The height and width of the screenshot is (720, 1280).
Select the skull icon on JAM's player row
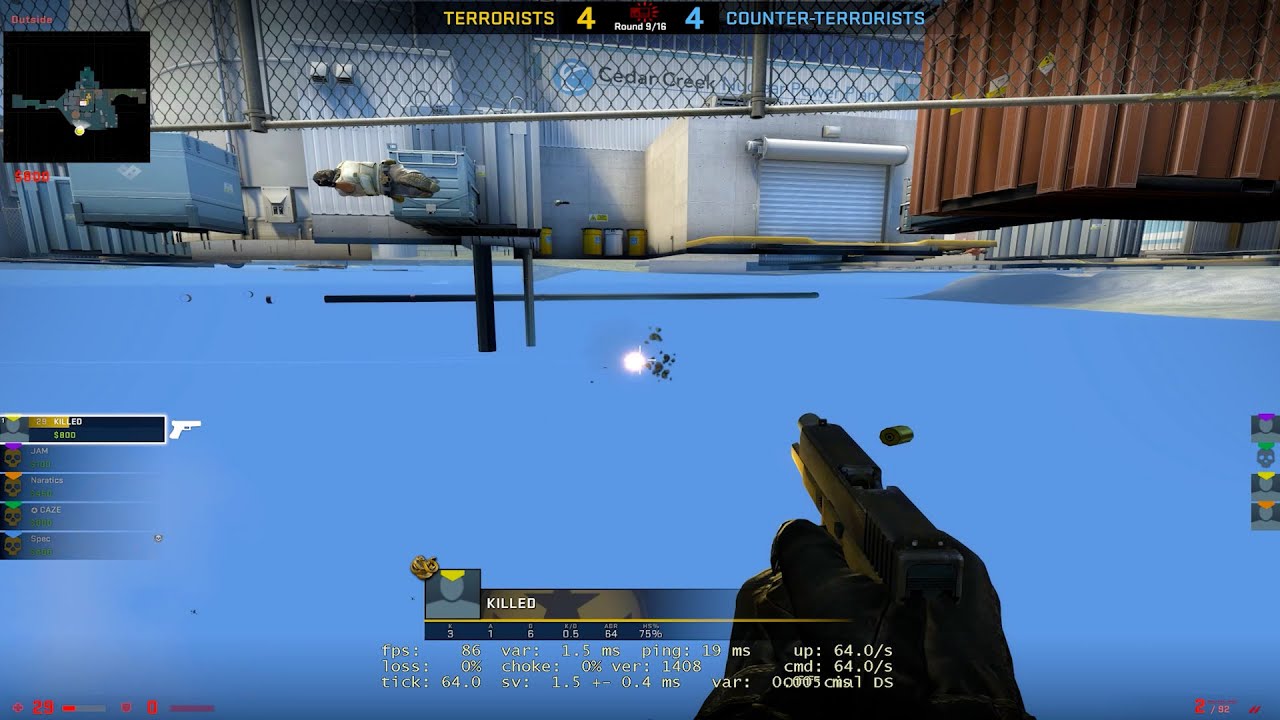[x=12, y=458]
